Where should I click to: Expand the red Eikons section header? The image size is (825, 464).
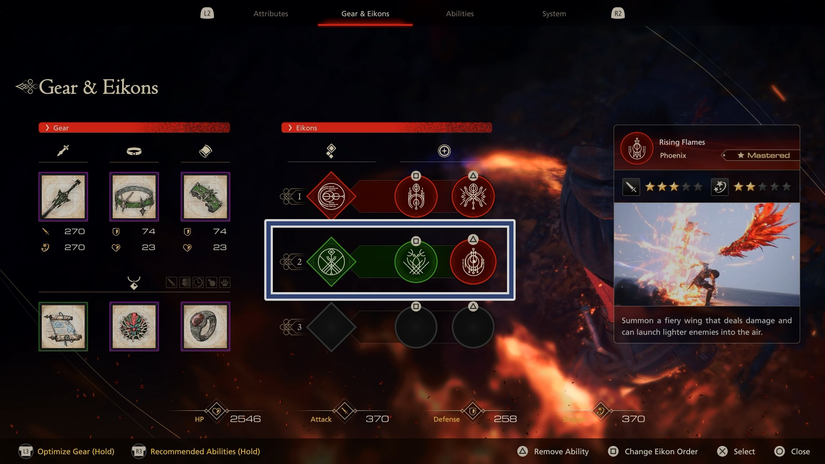tap(387, 128)
